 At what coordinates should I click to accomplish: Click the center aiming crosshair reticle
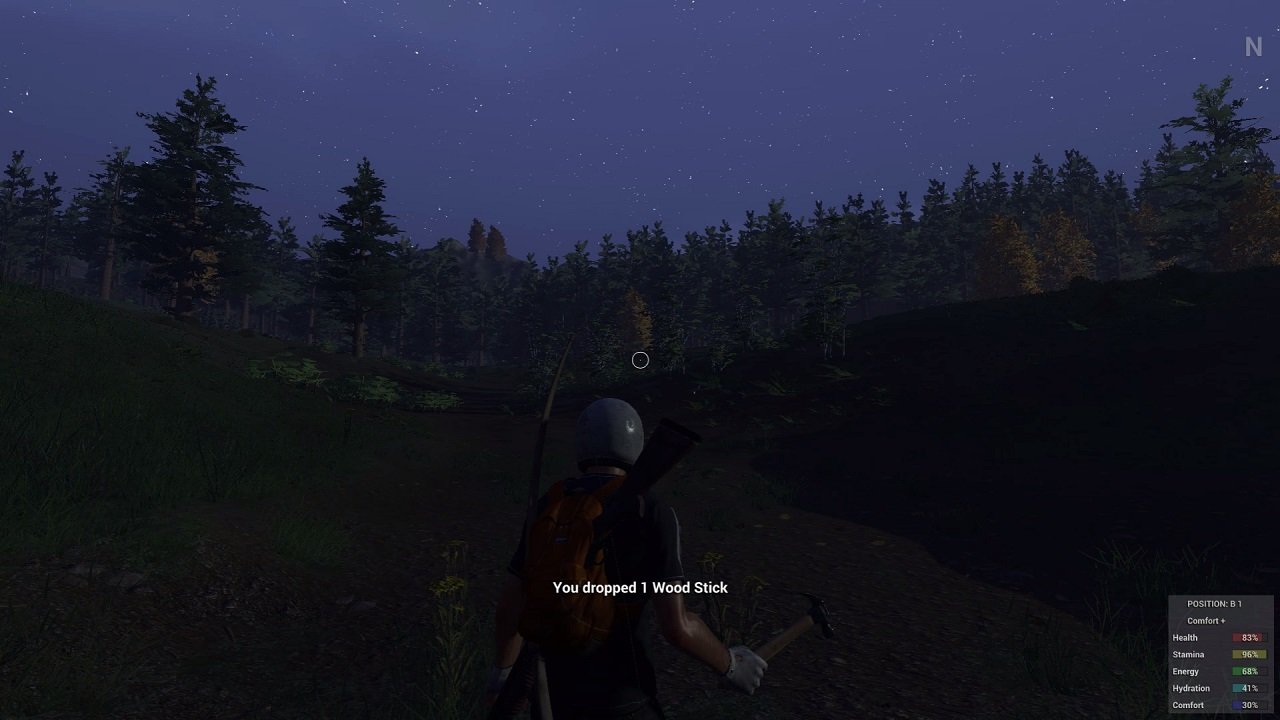point(641,360)
